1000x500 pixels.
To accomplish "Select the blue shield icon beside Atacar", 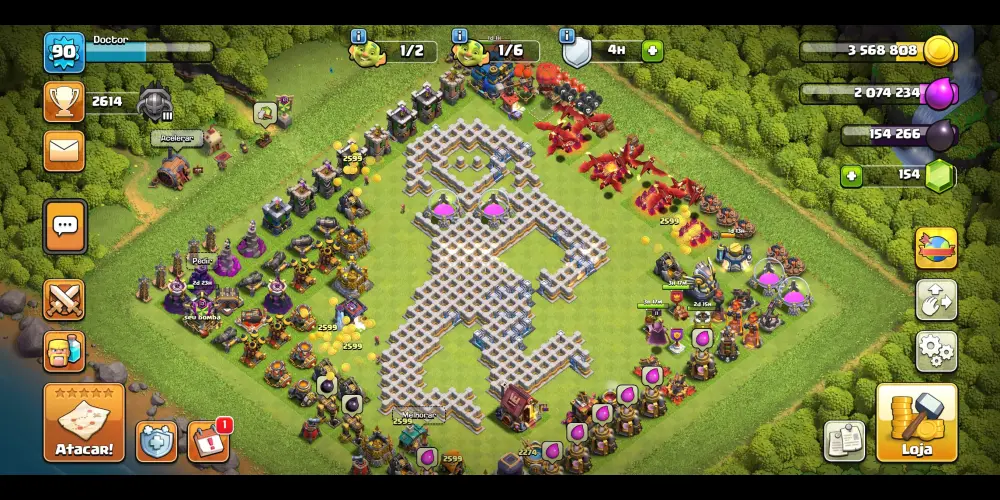I will tap(157, 441).
